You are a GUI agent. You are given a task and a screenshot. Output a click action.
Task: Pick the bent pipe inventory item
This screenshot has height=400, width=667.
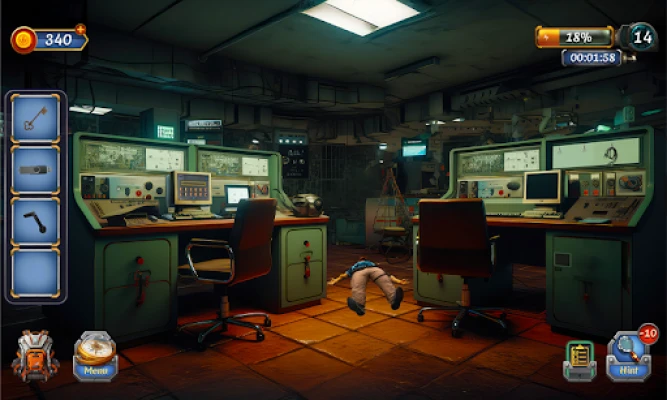pos(36,222)
